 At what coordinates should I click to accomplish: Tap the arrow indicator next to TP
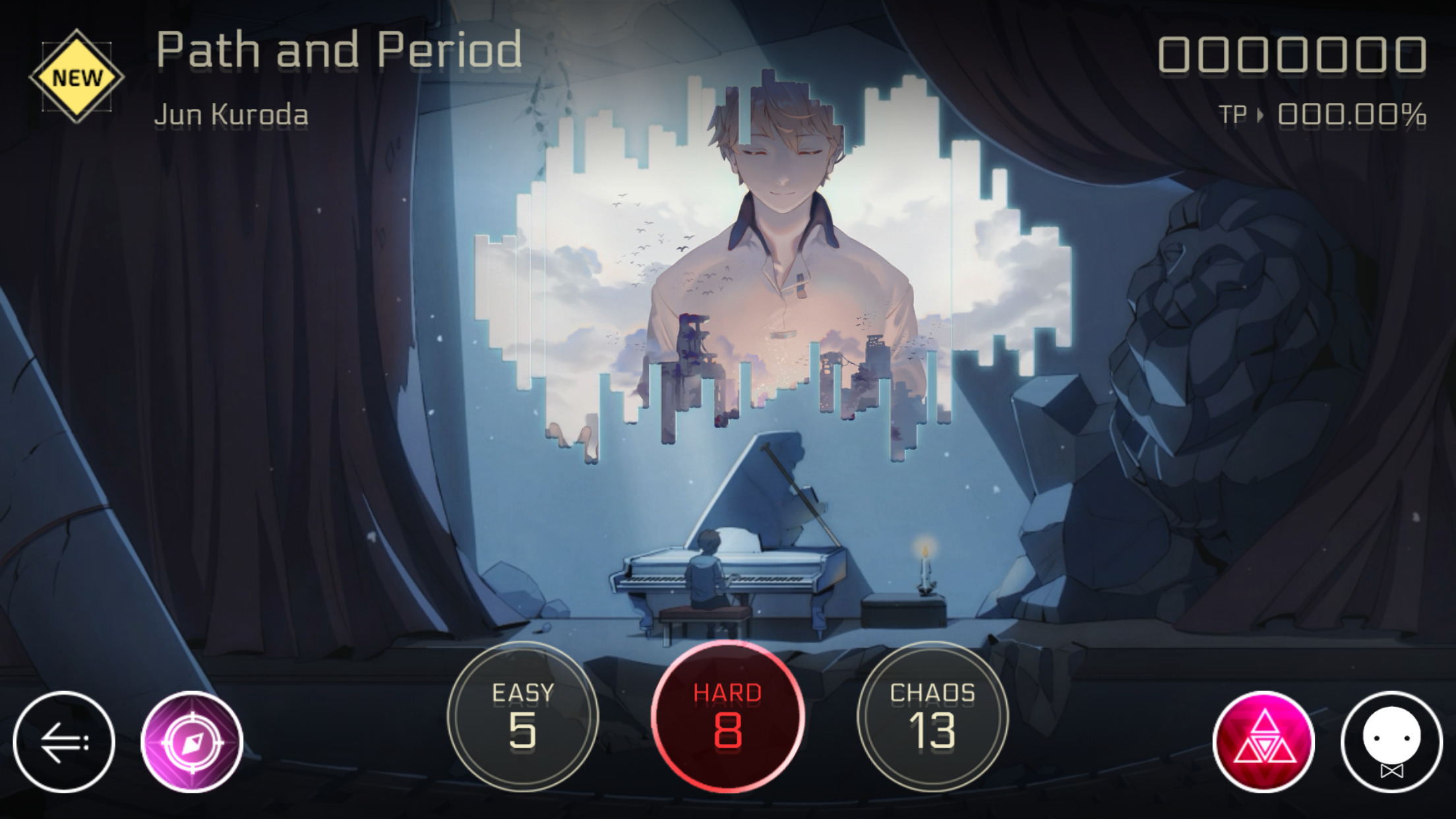point(1262,115)
